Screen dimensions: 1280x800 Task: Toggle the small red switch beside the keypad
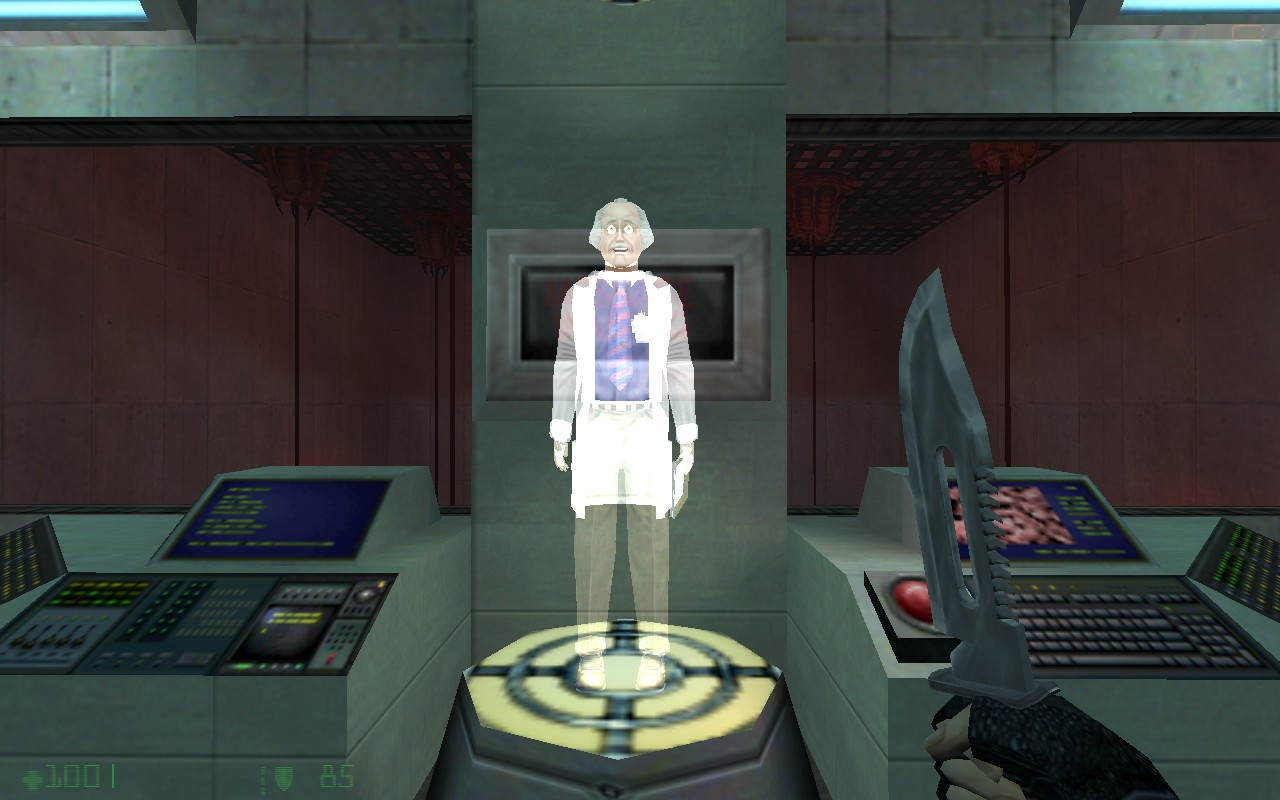point(330,657)
